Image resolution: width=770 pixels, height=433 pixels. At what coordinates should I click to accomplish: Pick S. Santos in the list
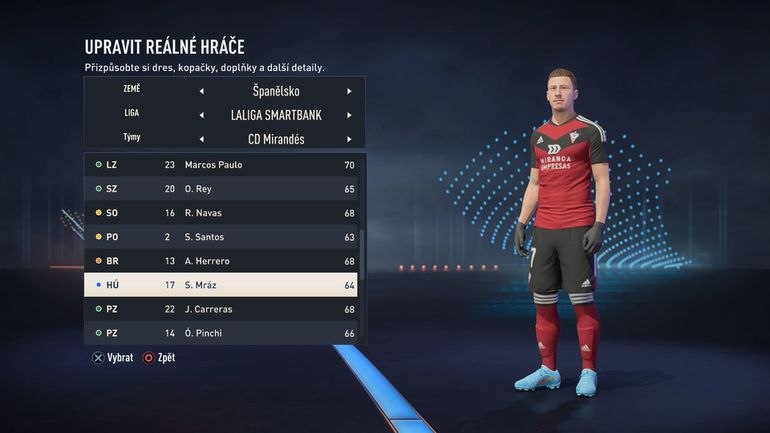point(222,237)
